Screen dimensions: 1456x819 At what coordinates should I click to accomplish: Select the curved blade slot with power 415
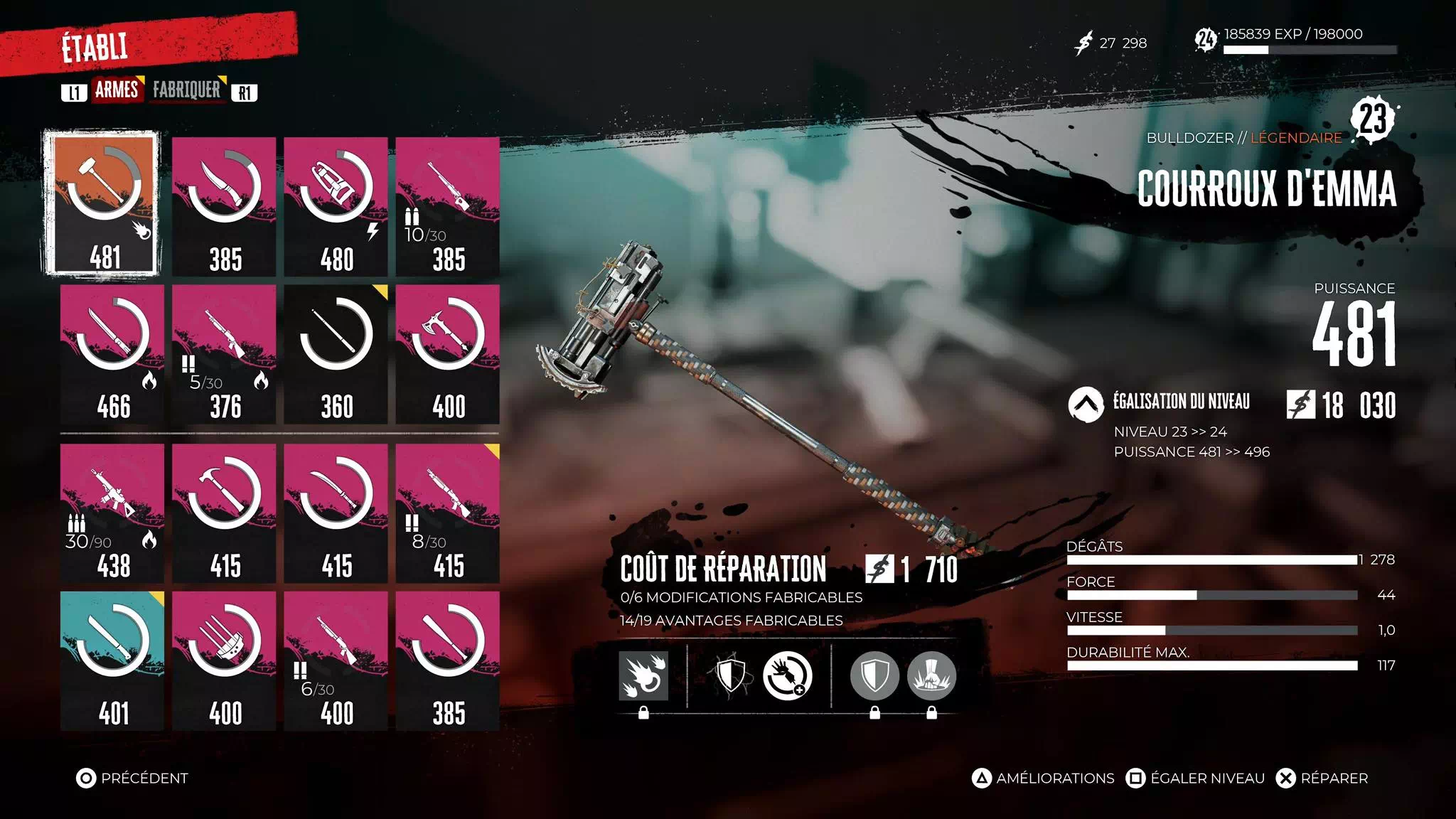point(336,513)
